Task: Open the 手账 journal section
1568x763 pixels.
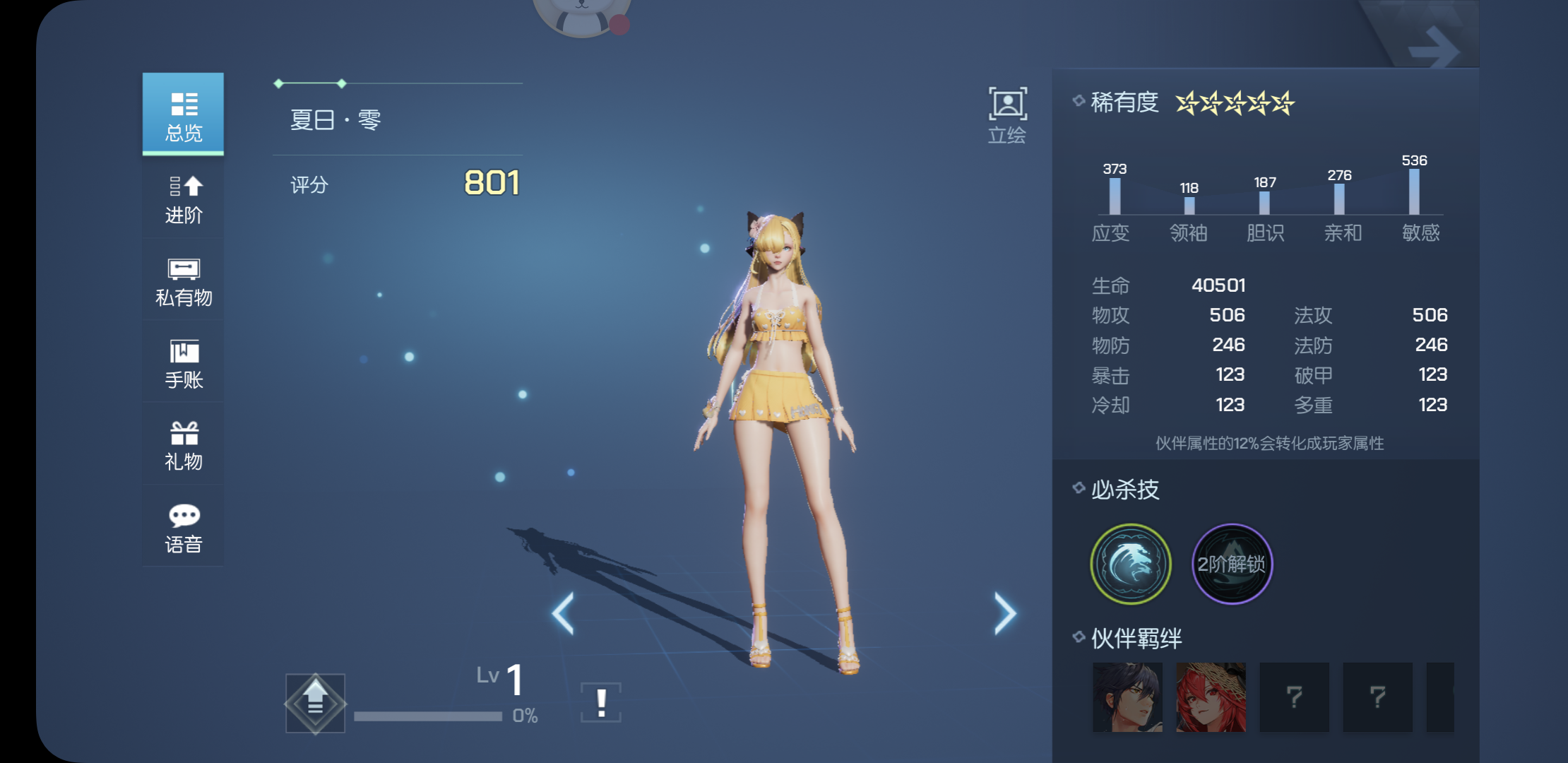Action: point(182,362)
